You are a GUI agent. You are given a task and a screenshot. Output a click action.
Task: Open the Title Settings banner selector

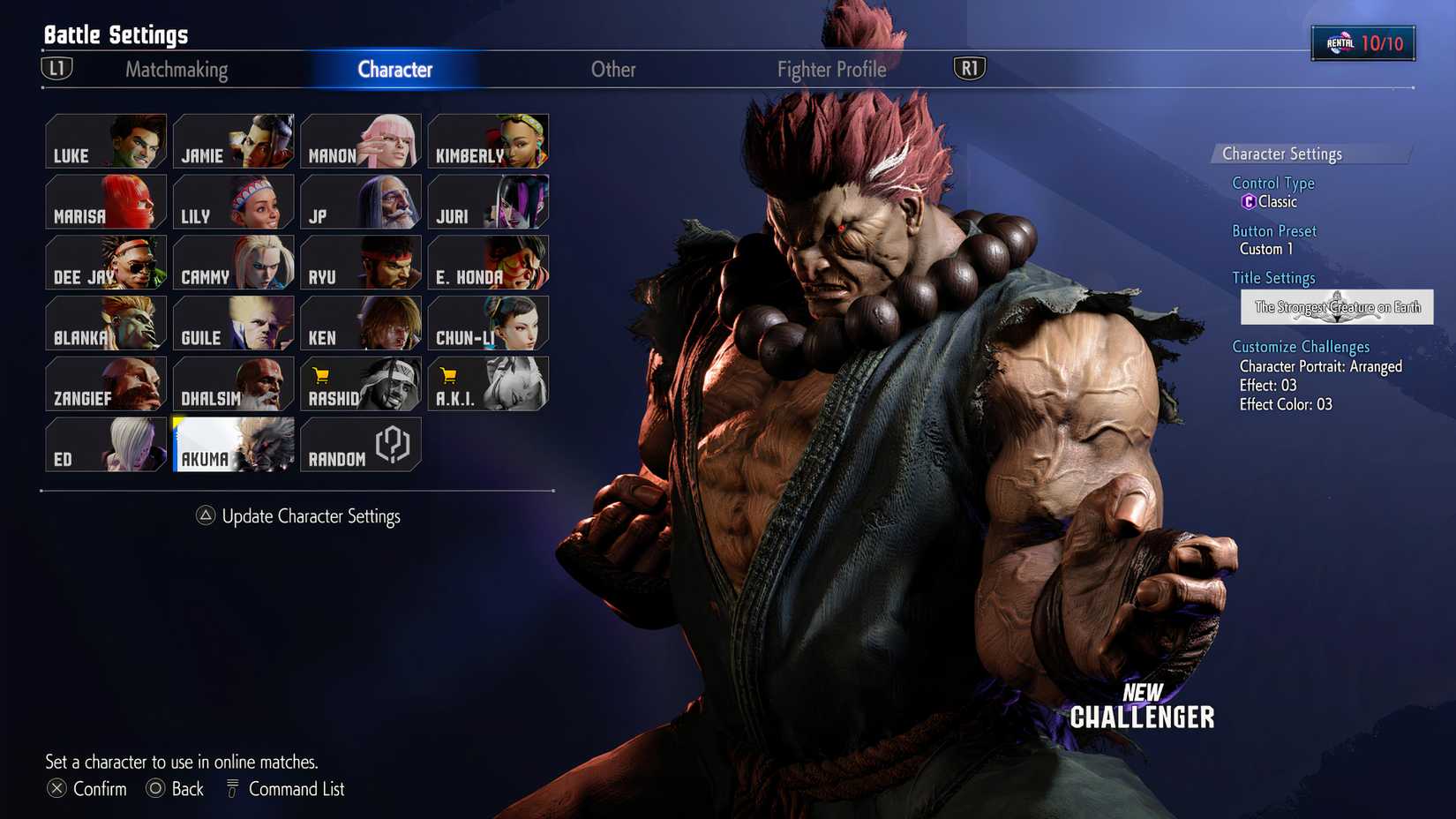[1337, 308]
